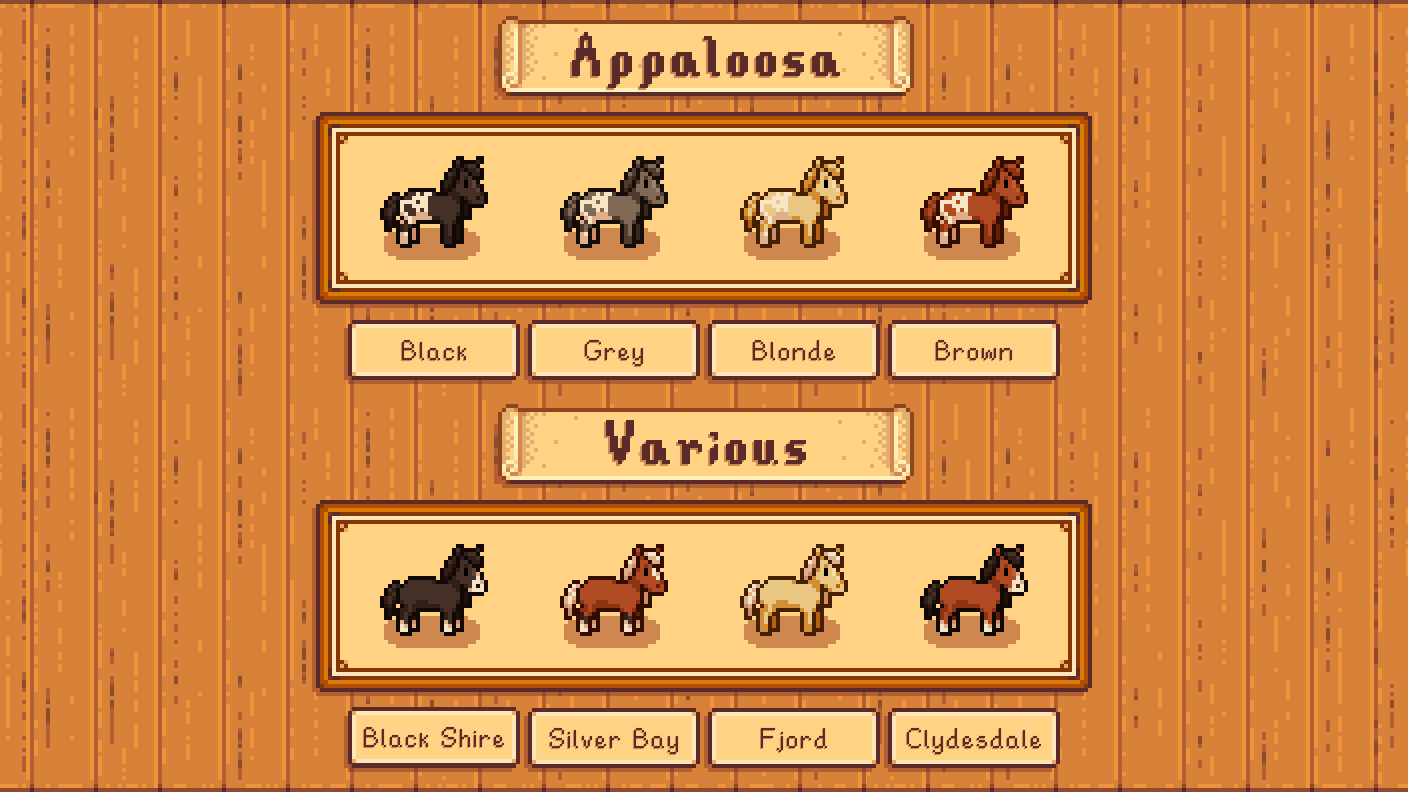
Task: Click the Silver Bay label button
Action: click(x=613, y=739)
